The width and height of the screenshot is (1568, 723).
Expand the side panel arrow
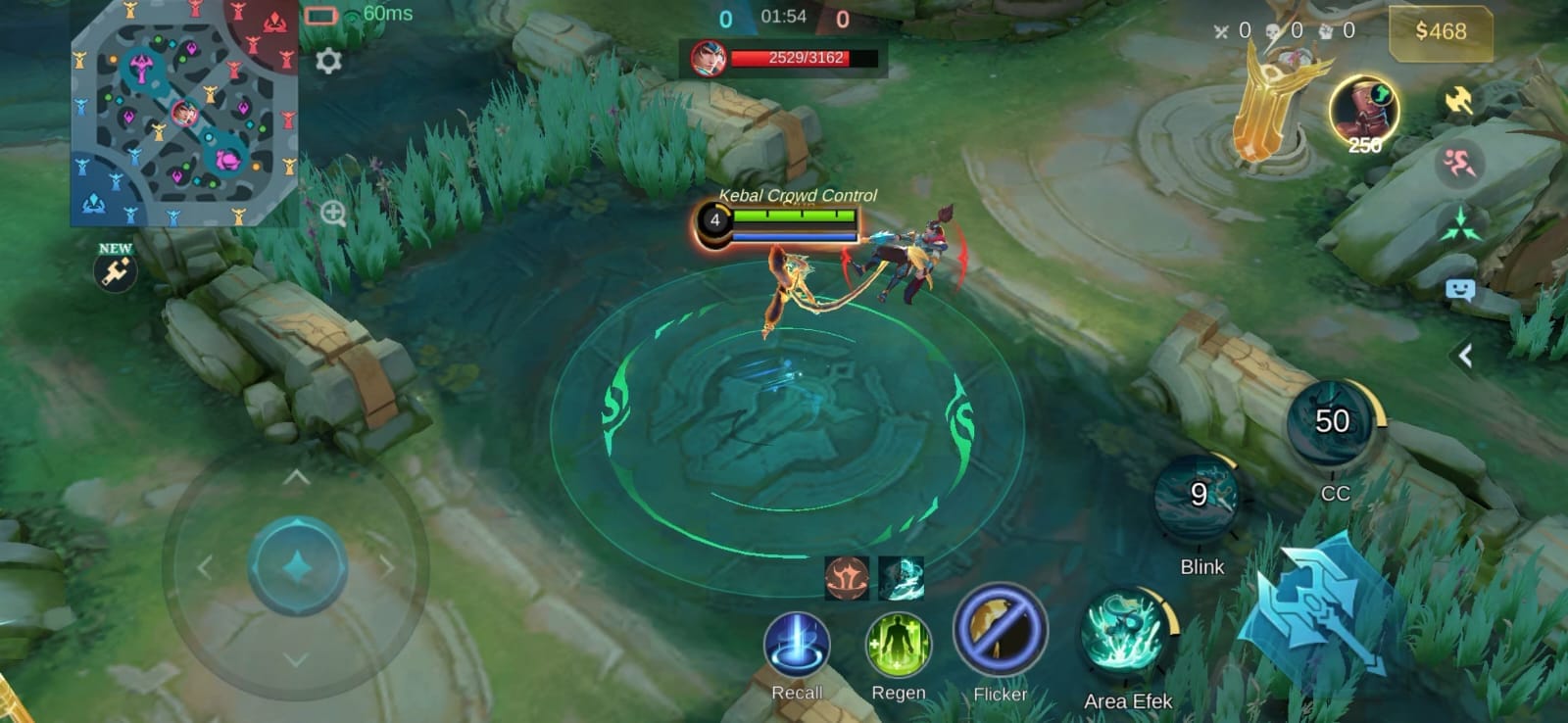(x=1465, y=356)
